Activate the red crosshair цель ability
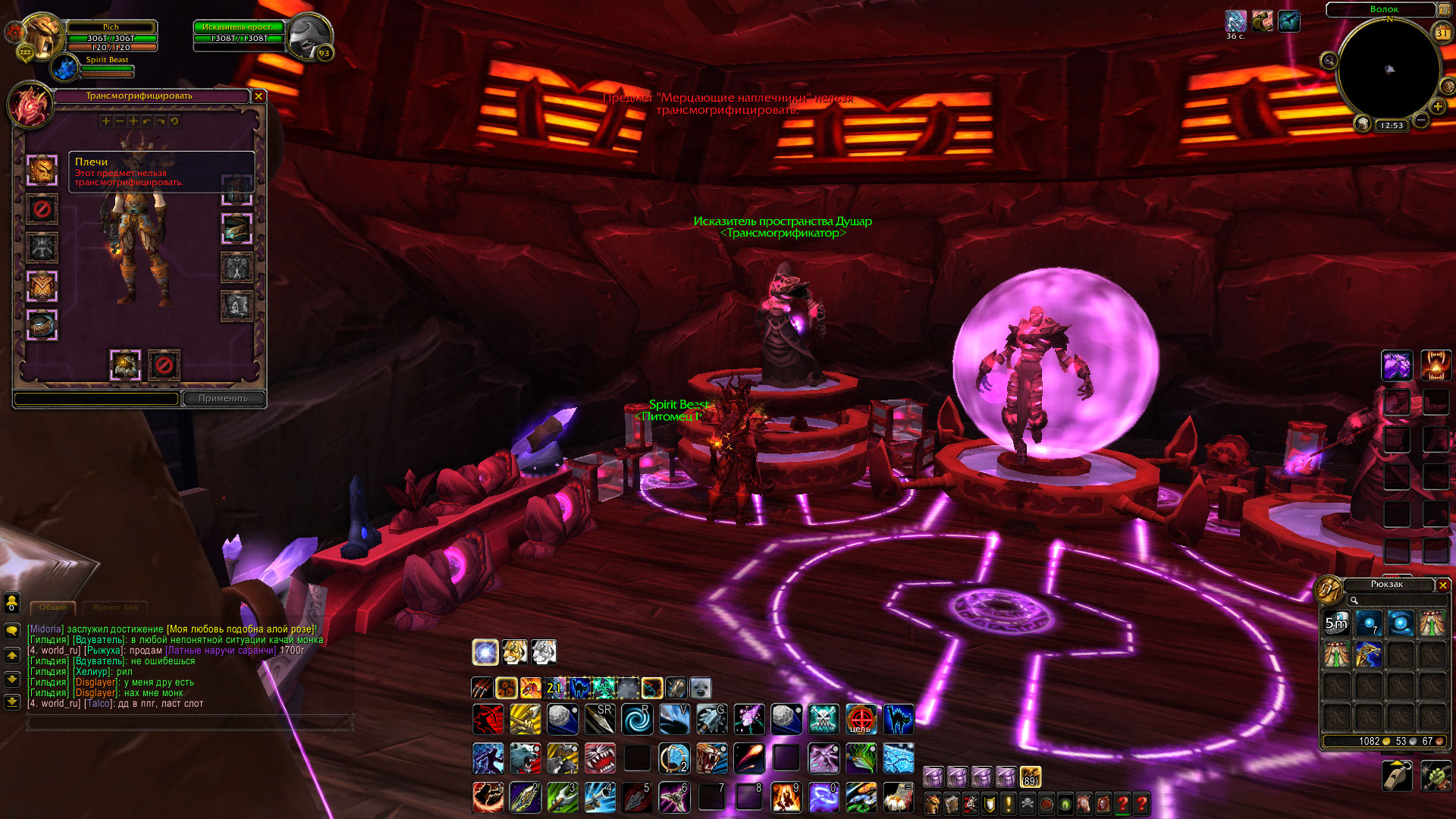The height and width of the screenshot is (819, 1456). coord(861,719)
